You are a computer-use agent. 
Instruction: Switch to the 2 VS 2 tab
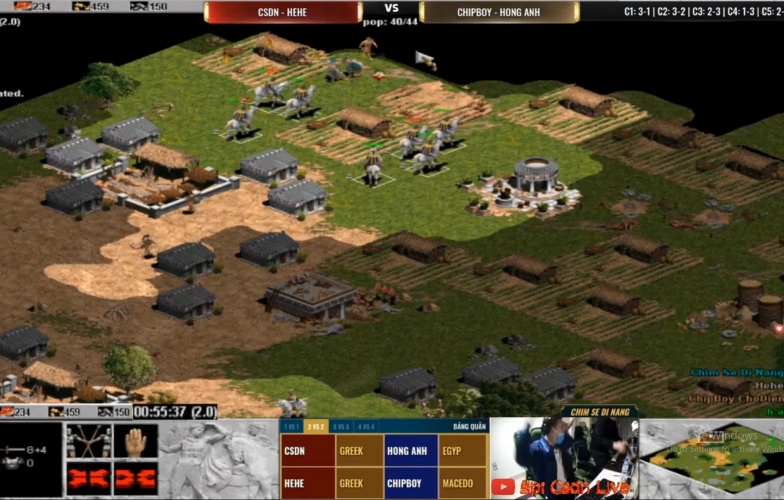click(317, 427)
